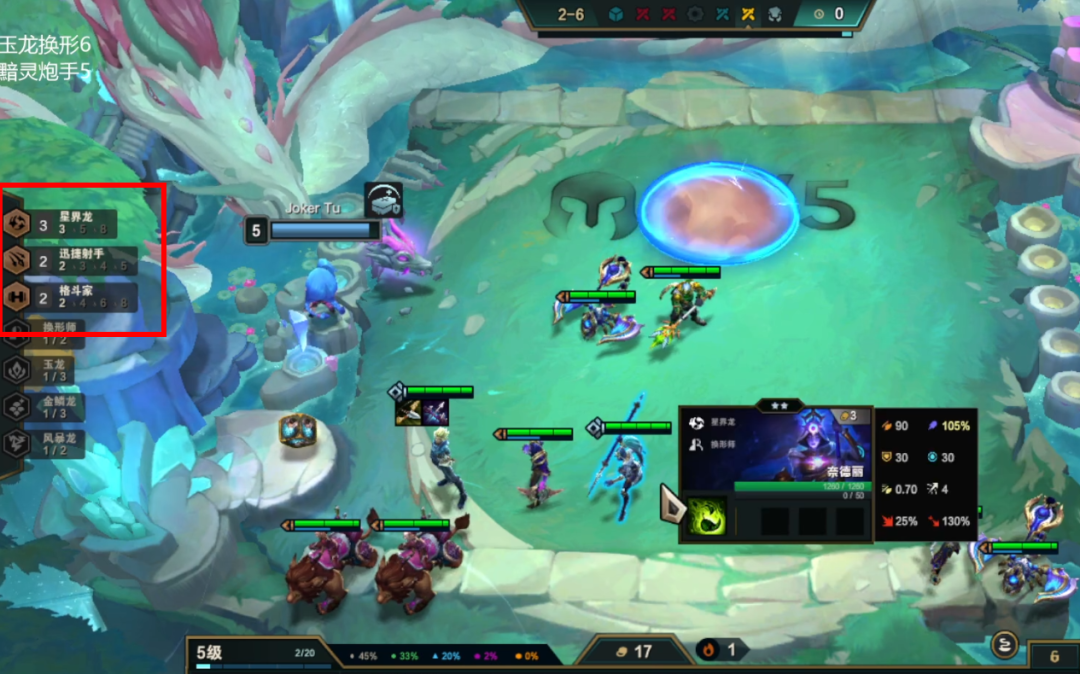Viewport: 1080px width, 674px height.
Task: Select the grey creature-head stage marker
Action: pyautogui.click(x=774, y=14)
